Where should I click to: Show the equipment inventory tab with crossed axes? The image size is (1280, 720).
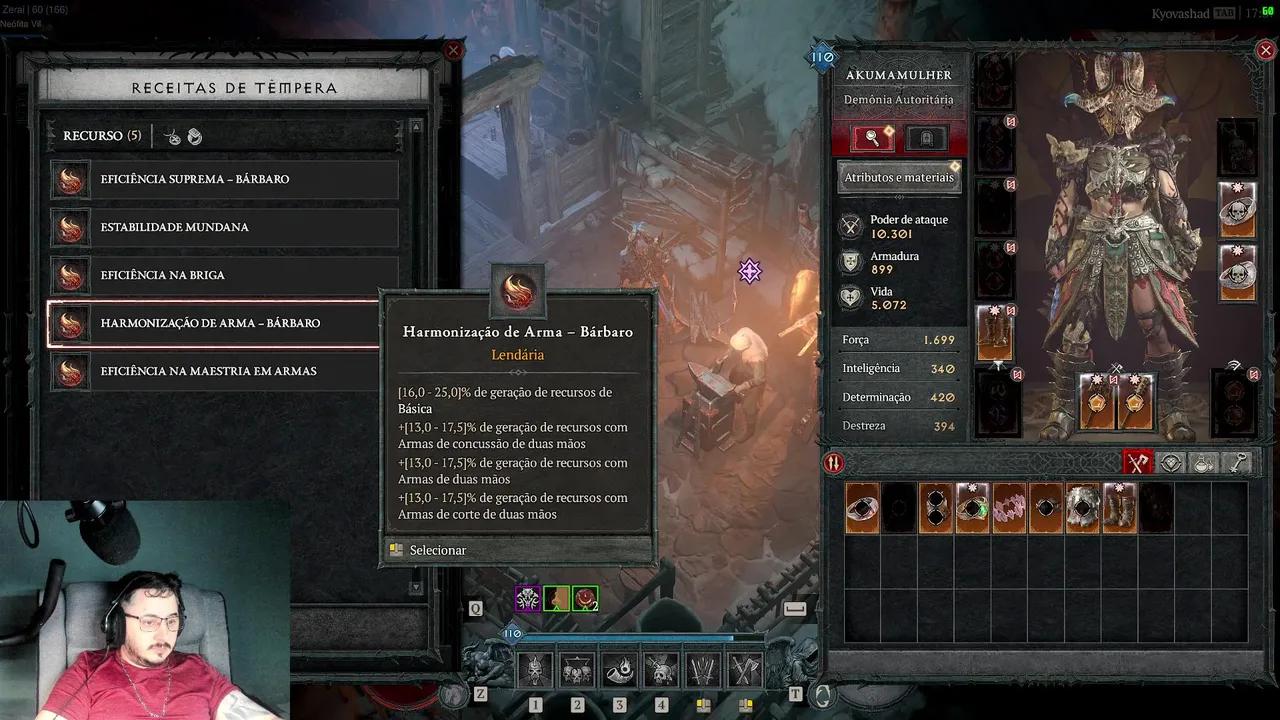(1138, 462)
